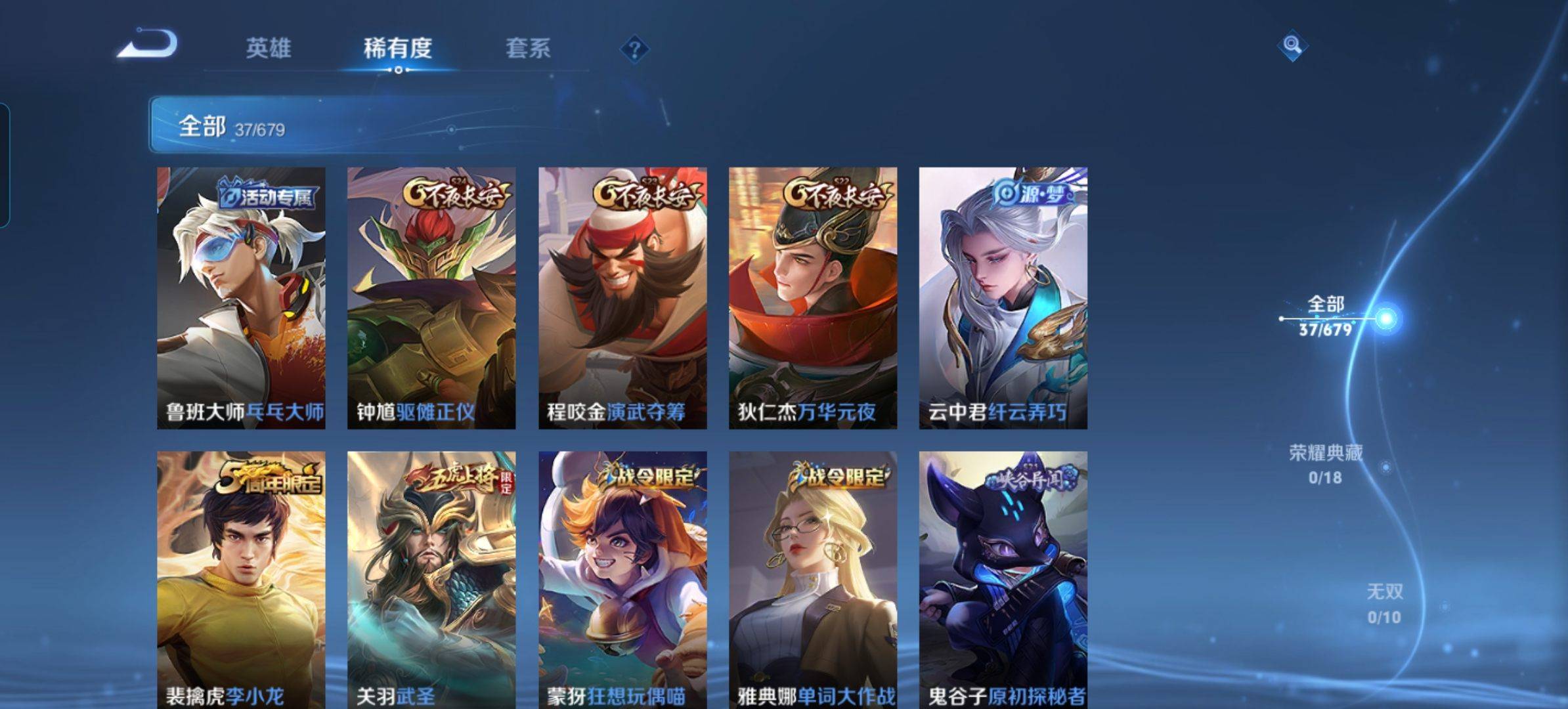
Task: Switch to the 英雄 tab
Action: [268, 48]
